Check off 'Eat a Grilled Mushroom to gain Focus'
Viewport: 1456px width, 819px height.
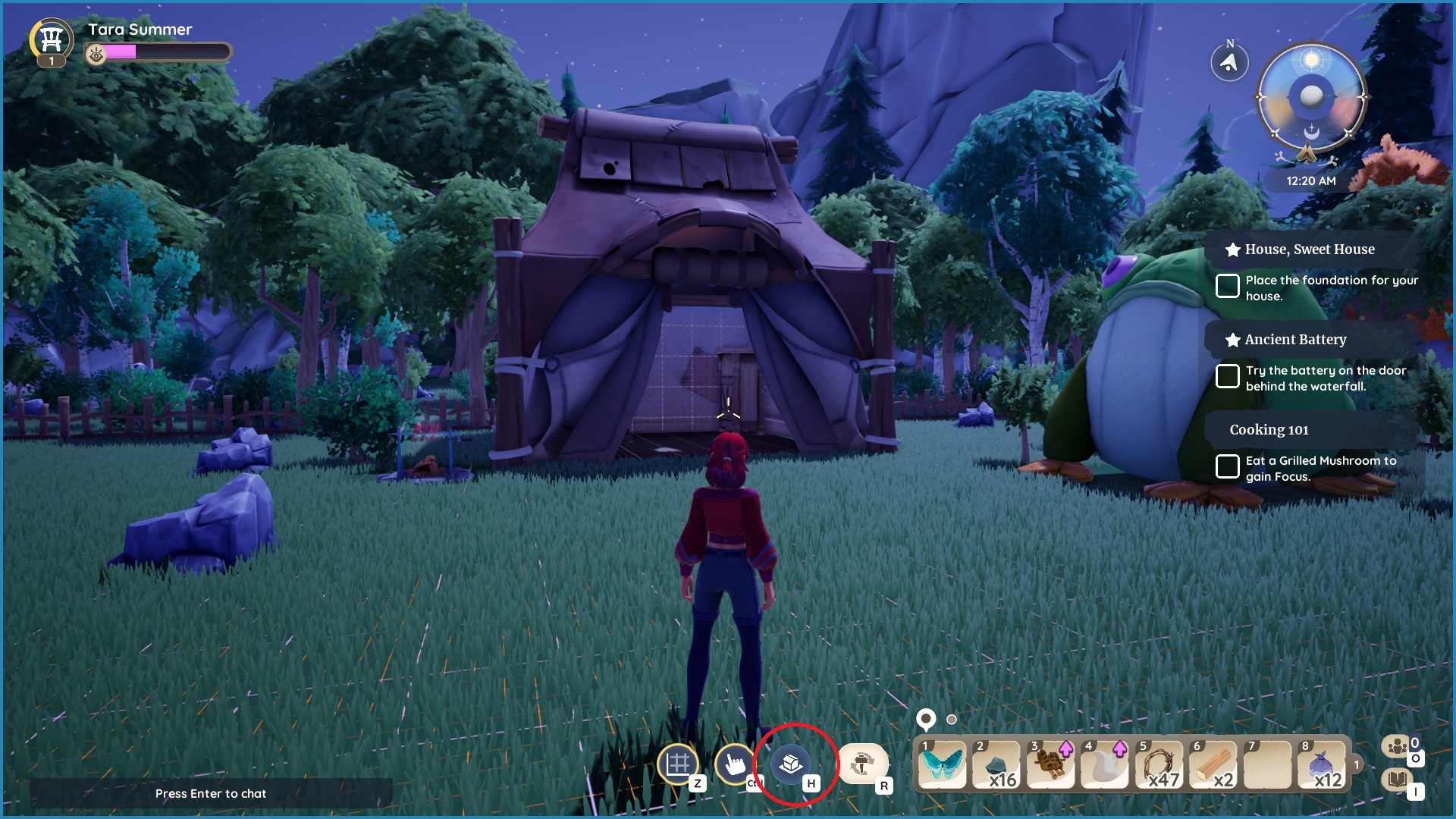point(1228,466)
